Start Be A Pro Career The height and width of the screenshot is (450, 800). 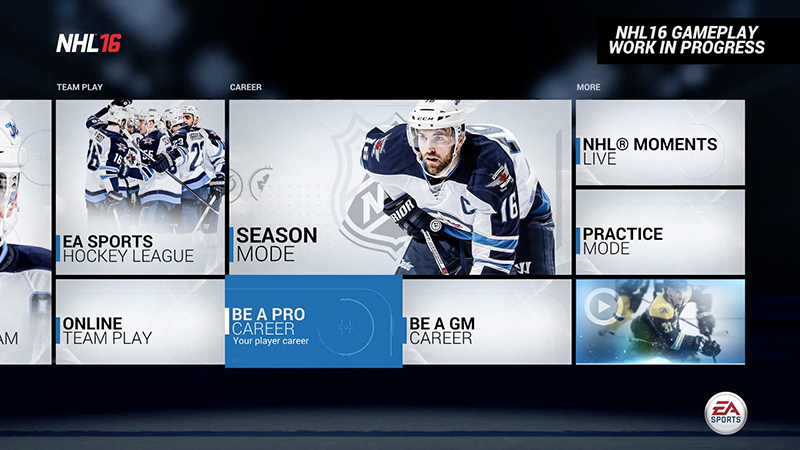pyautogui.click(x=313, y=322)
